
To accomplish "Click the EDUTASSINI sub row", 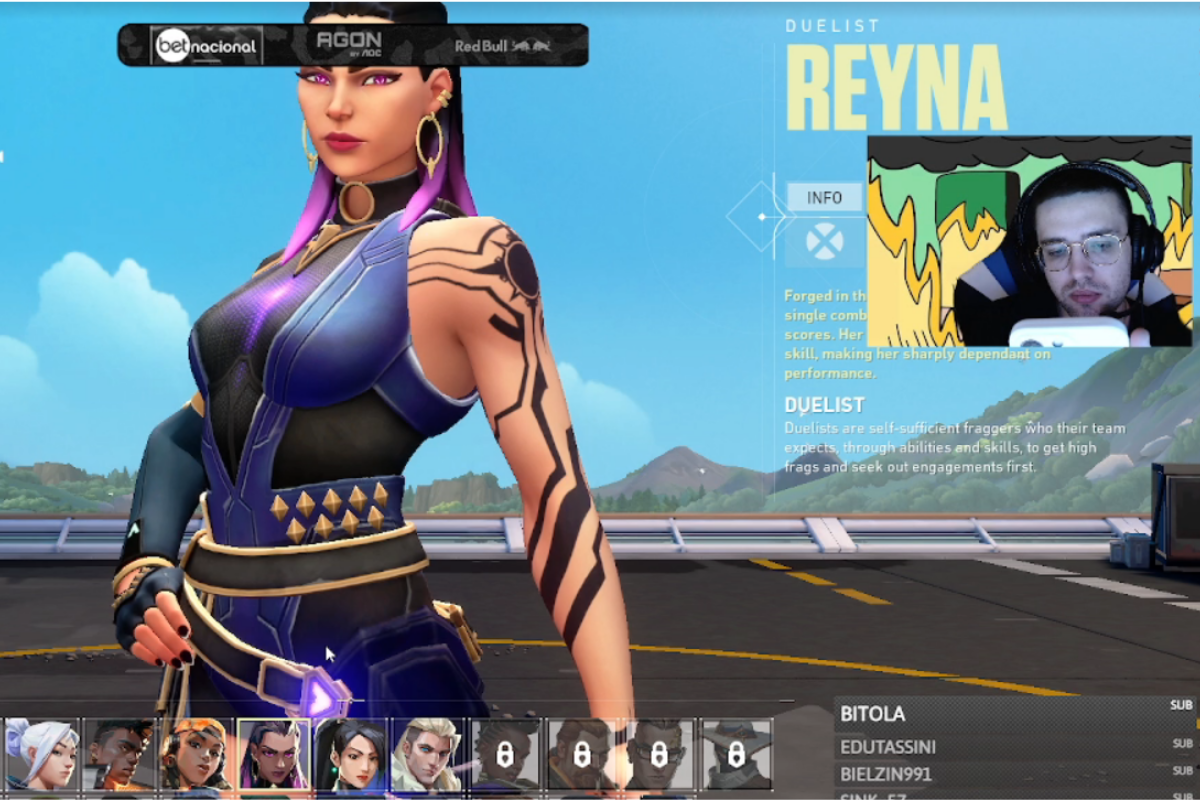I will point(1014,747).
